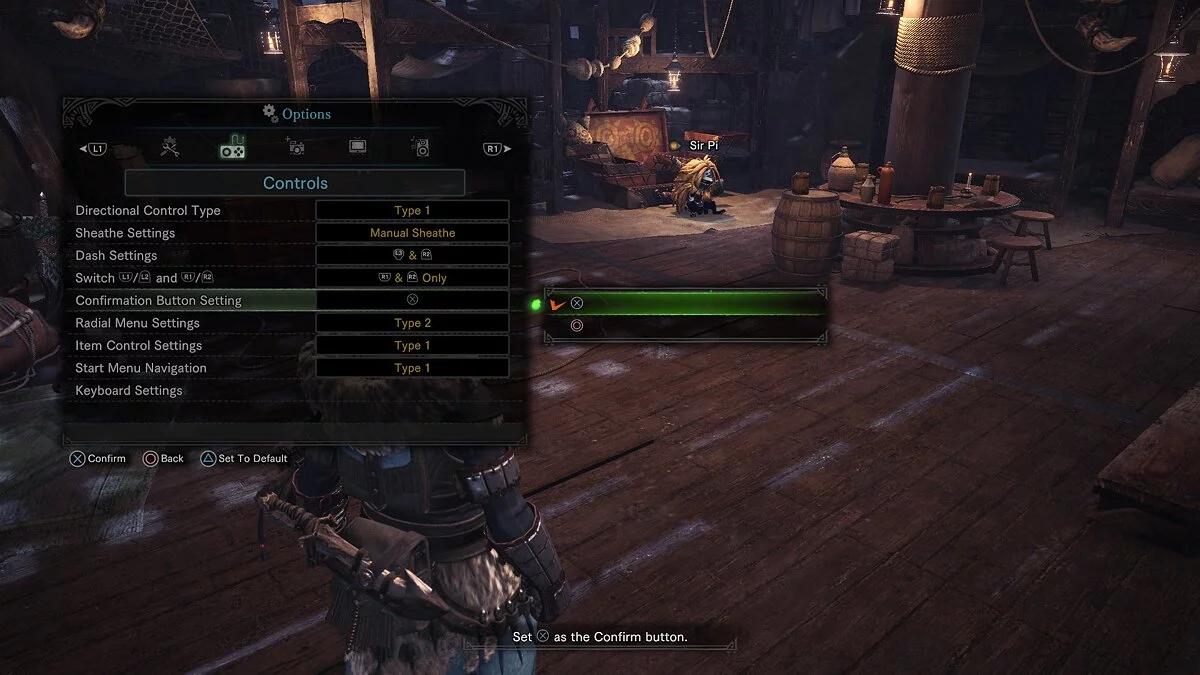Screen dimensions: 1200x675
Task: Select Item Control Settings
Action: (x=138, y=346)
